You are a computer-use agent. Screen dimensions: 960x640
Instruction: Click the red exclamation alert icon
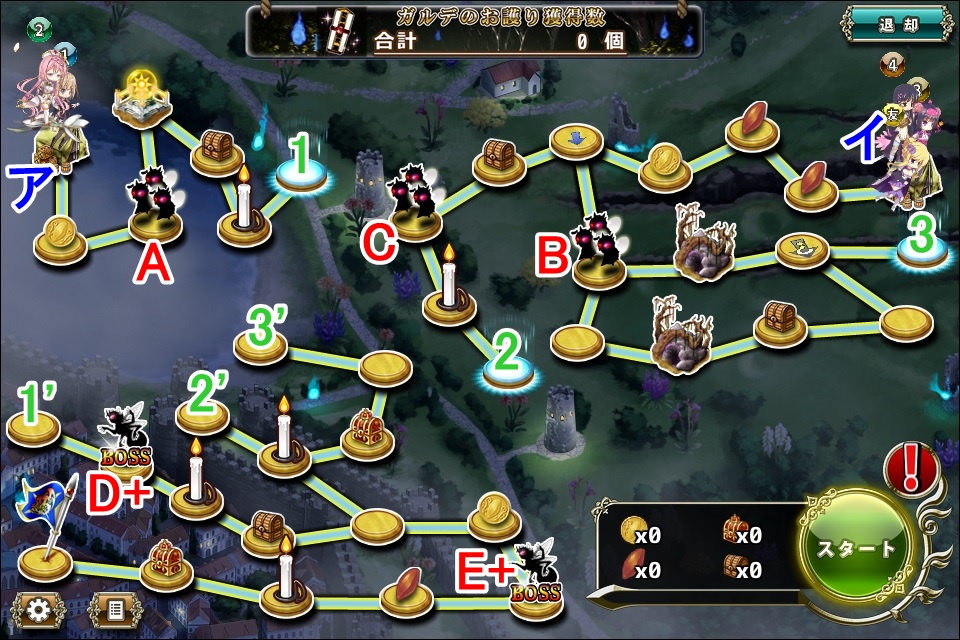pyautogui.click(x=910, y=468)
